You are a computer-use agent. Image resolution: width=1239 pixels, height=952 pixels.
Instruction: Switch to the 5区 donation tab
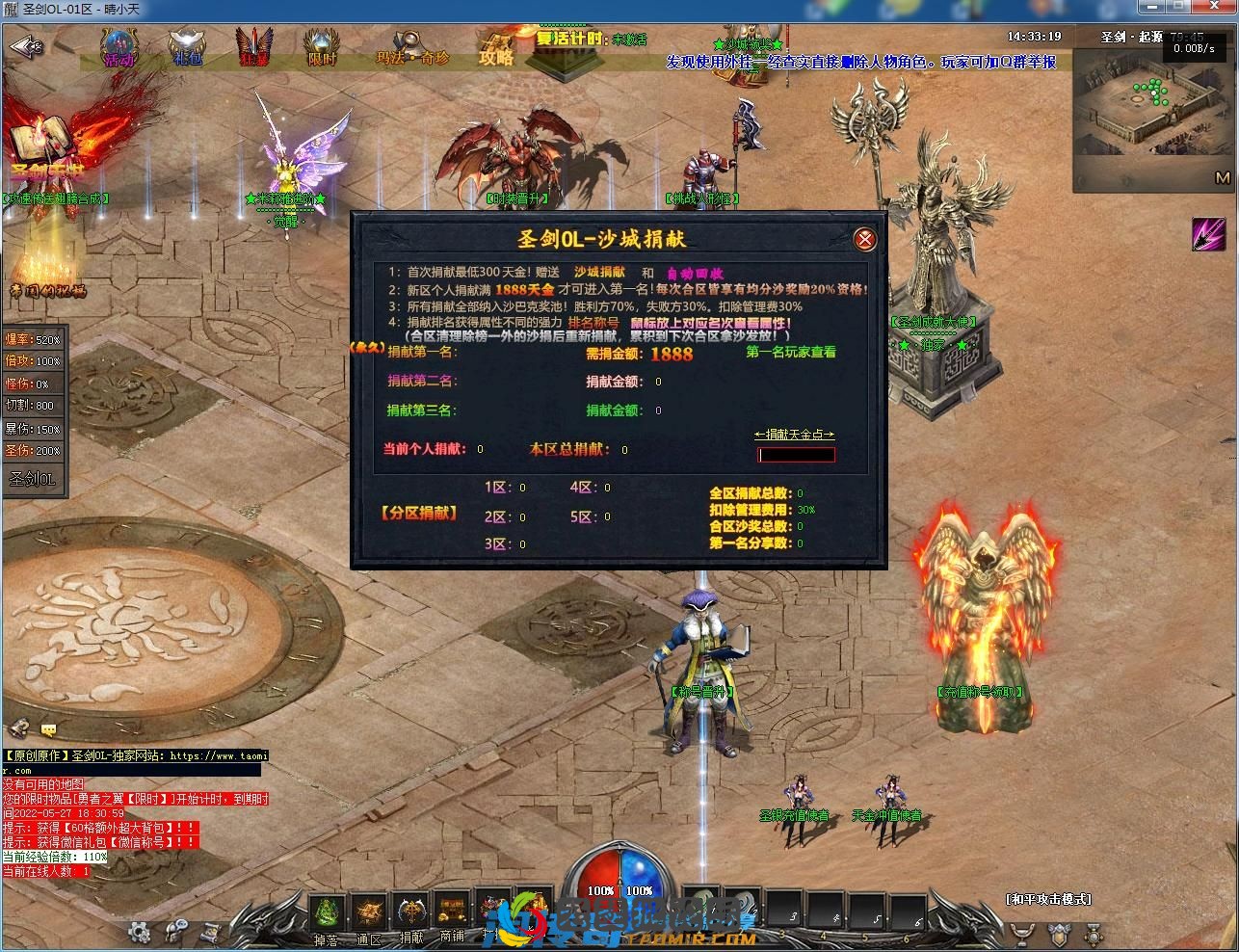[583, 516]
